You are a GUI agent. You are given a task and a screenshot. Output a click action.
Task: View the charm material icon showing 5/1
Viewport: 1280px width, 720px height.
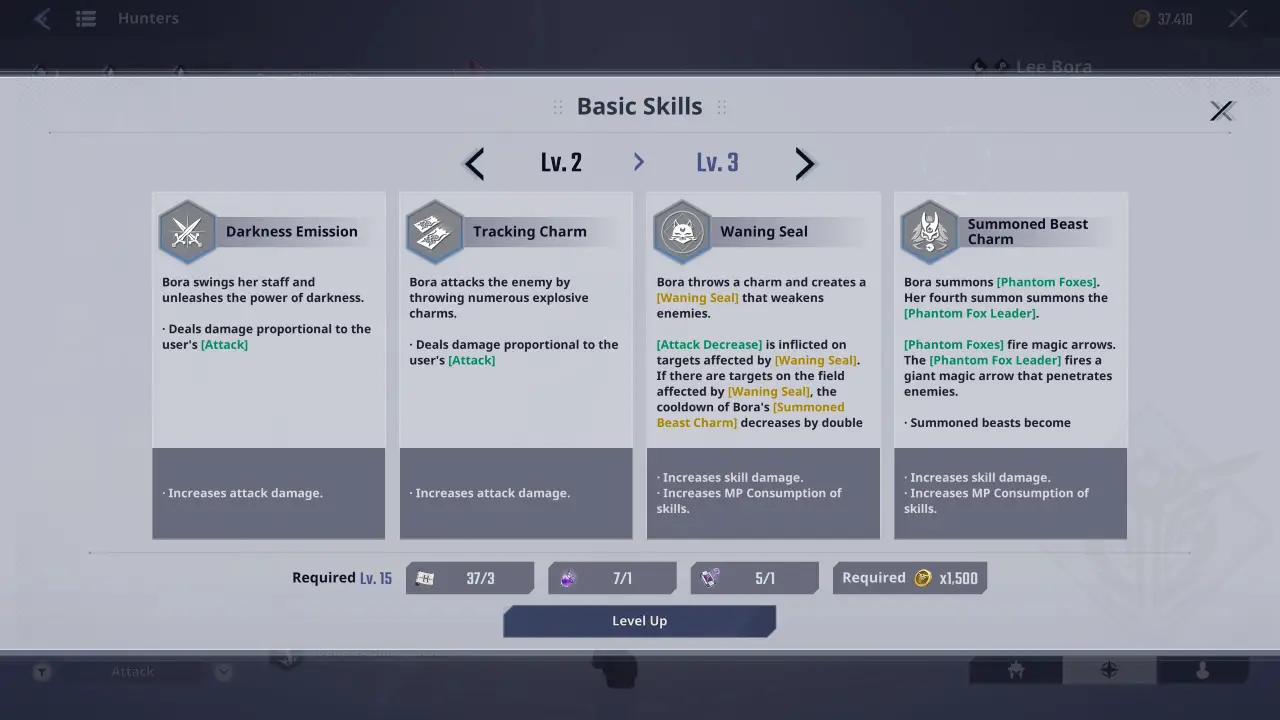tap(710, 577)
